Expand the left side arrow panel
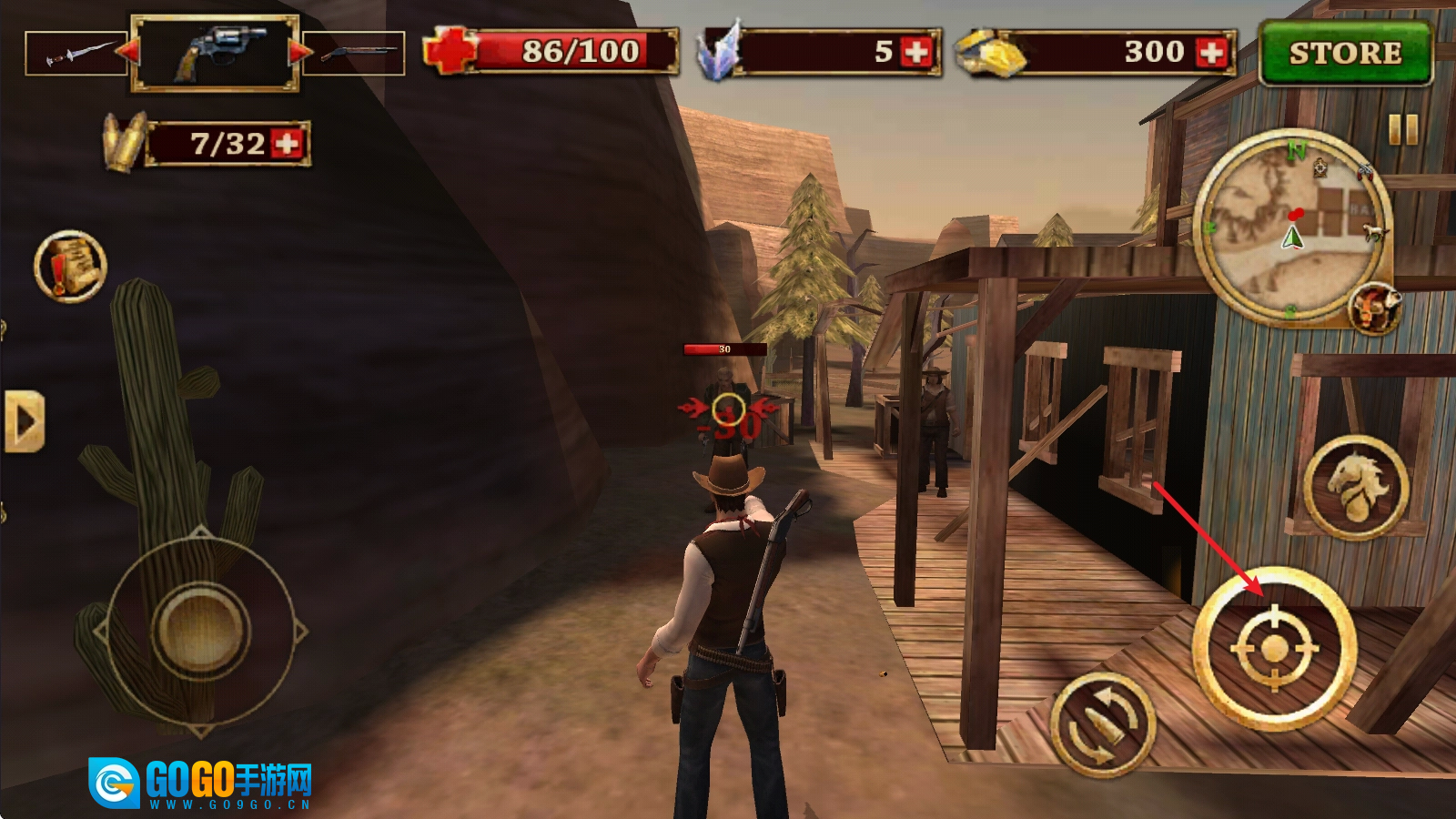The height and width of the screenshot is (819, 1456). [x=24, y=421]
